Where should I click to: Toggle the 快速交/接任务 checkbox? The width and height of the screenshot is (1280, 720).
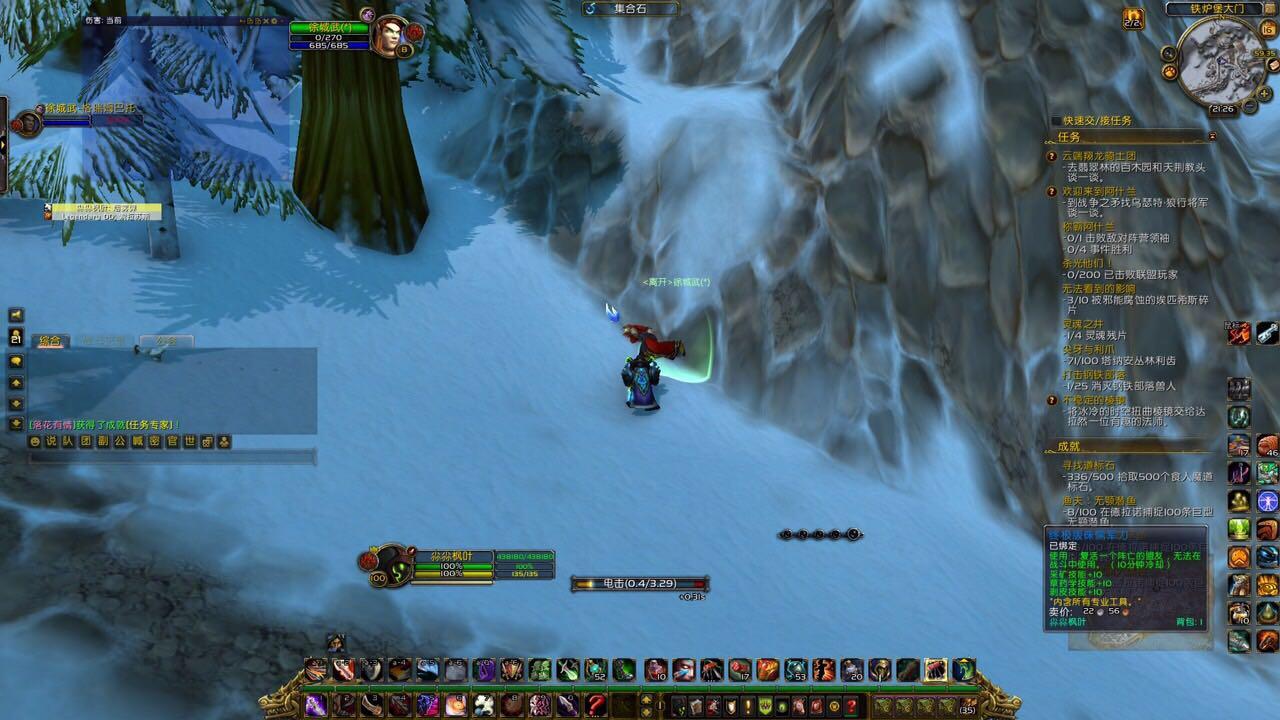coord(1056,121)
